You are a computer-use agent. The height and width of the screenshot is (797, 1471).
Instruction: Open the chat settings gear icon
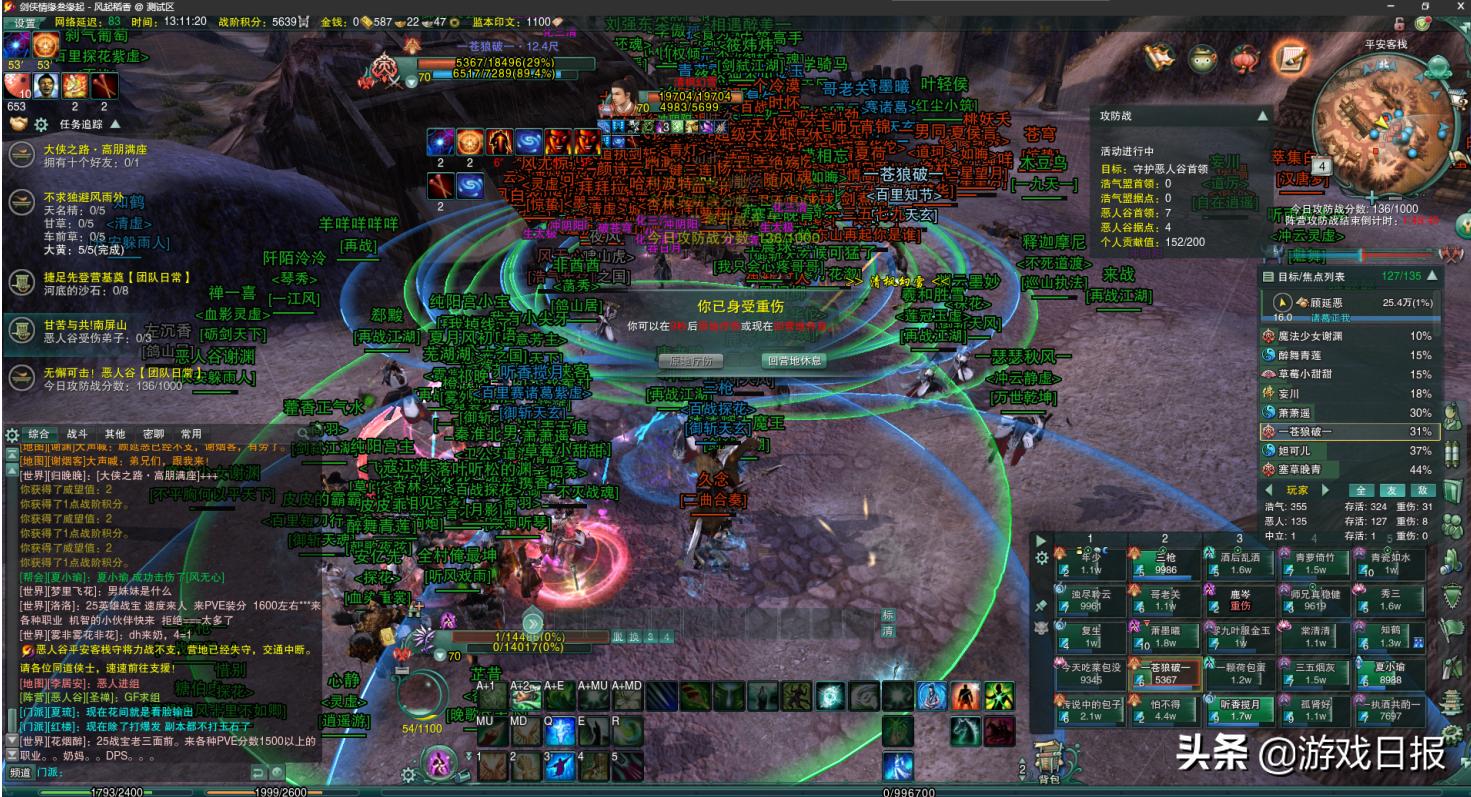pyautogui.click(x=12, y=435)
